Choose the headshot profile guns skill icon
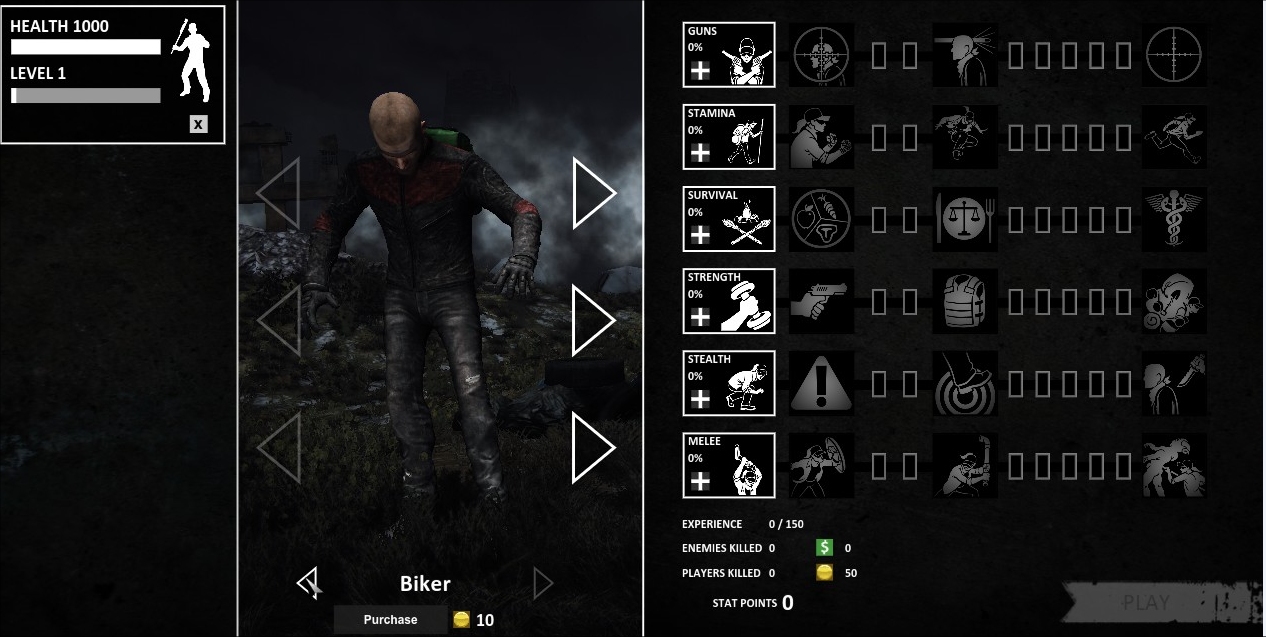 coord(965,55)
